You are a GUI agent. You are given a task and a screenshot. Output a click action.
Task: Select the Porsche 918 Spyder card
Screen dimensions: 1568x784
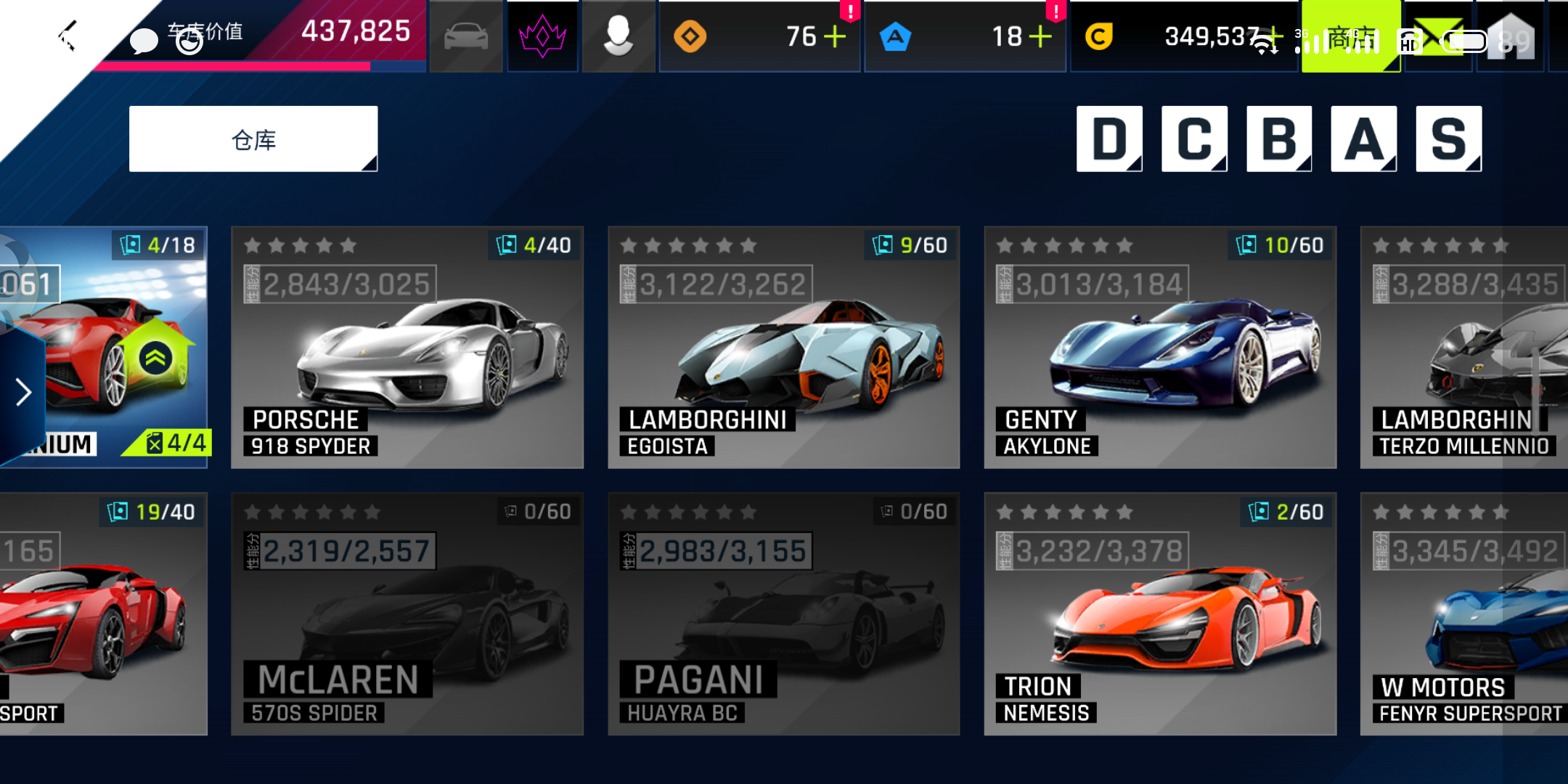tap(407, 347)
